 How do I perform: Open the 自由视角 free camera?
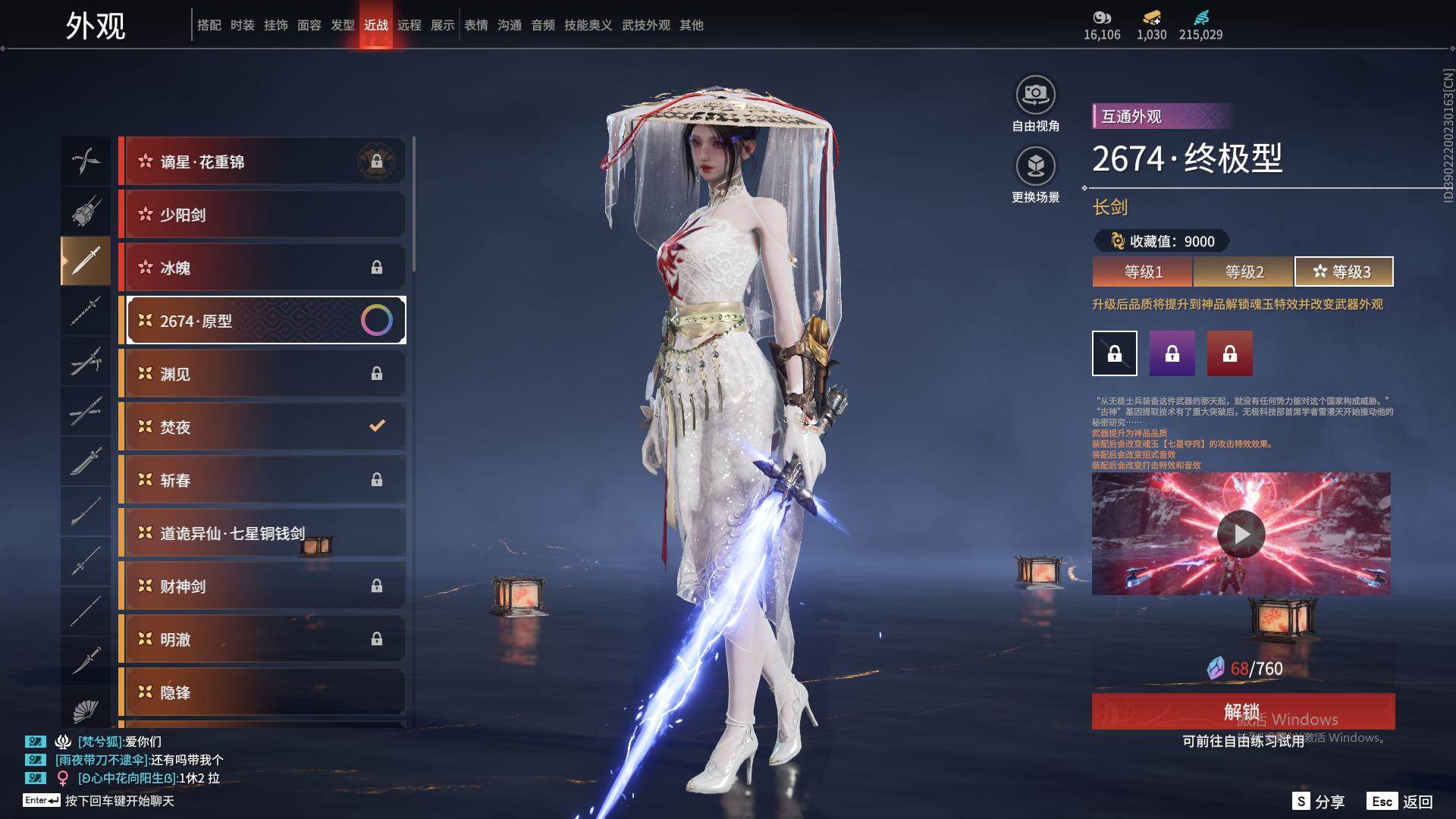[1035, 97]
